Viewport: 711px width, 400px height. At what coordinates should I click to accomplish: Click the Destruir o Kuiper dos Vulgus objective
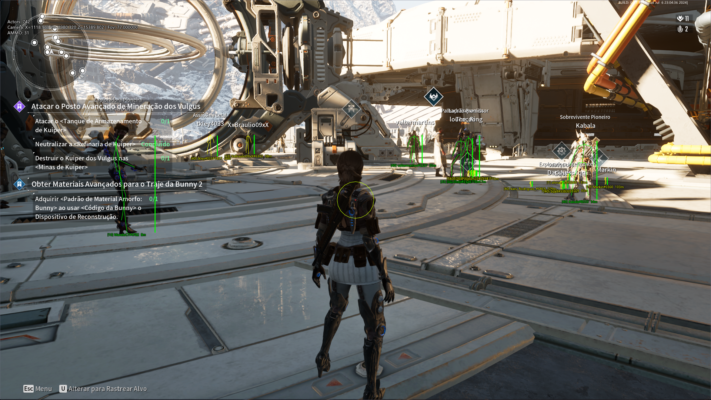[x=82, y=163]
